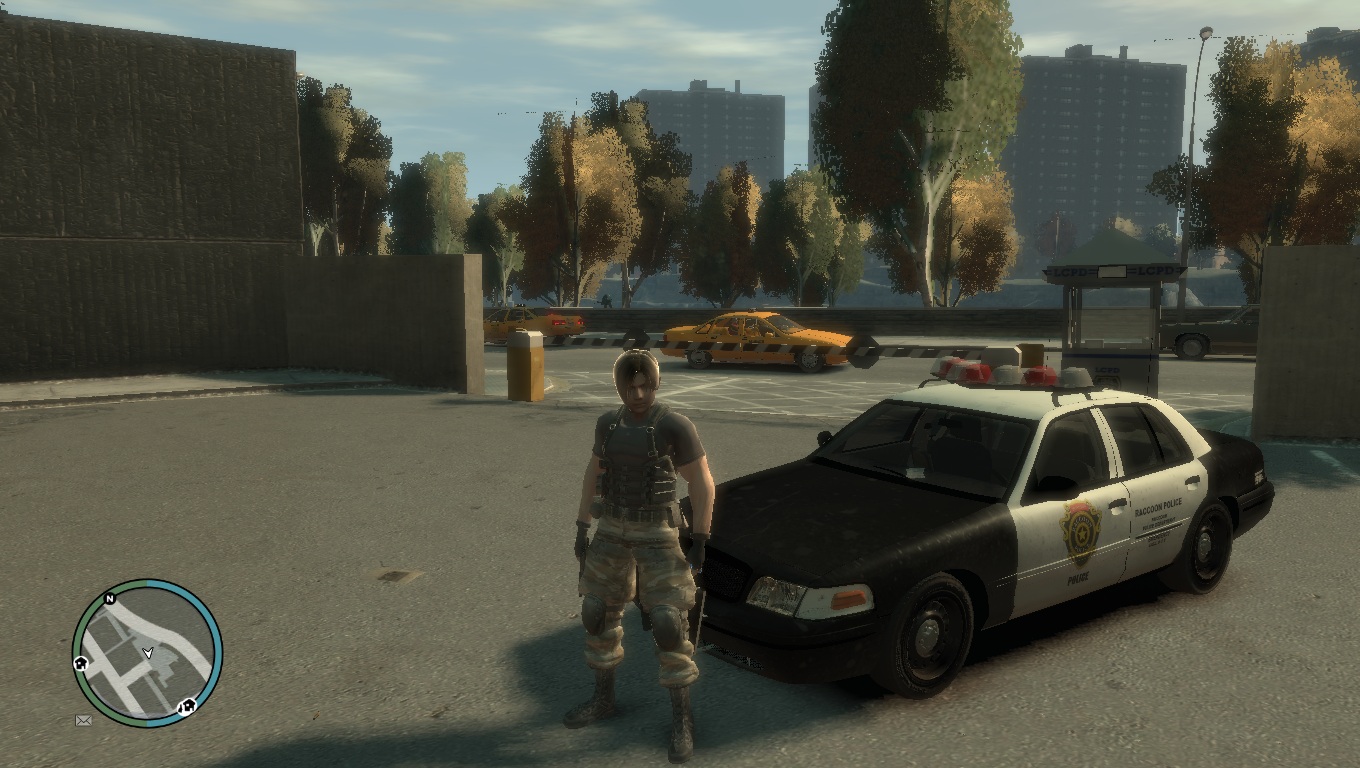Select the north N marker on radar
Image resolution: width=1360 pixels, height=768 pixels.
[110, 600]
